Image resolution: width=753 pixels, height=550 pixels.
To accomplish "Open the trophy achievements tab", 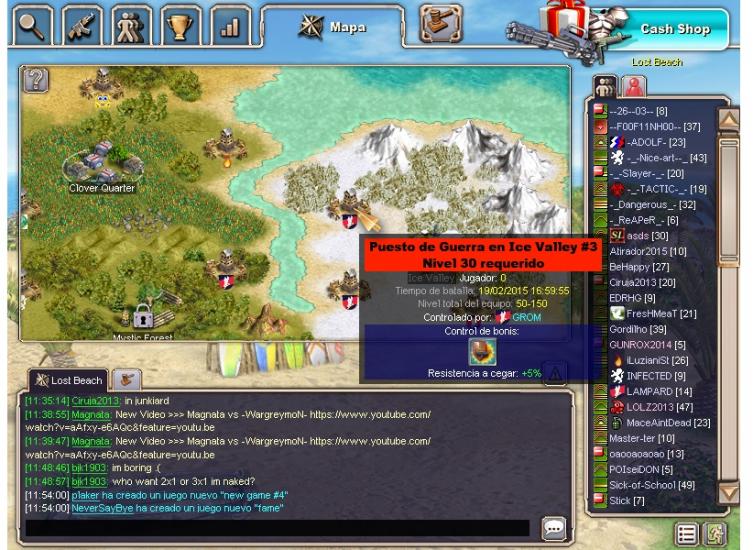I will click(182, 25).
